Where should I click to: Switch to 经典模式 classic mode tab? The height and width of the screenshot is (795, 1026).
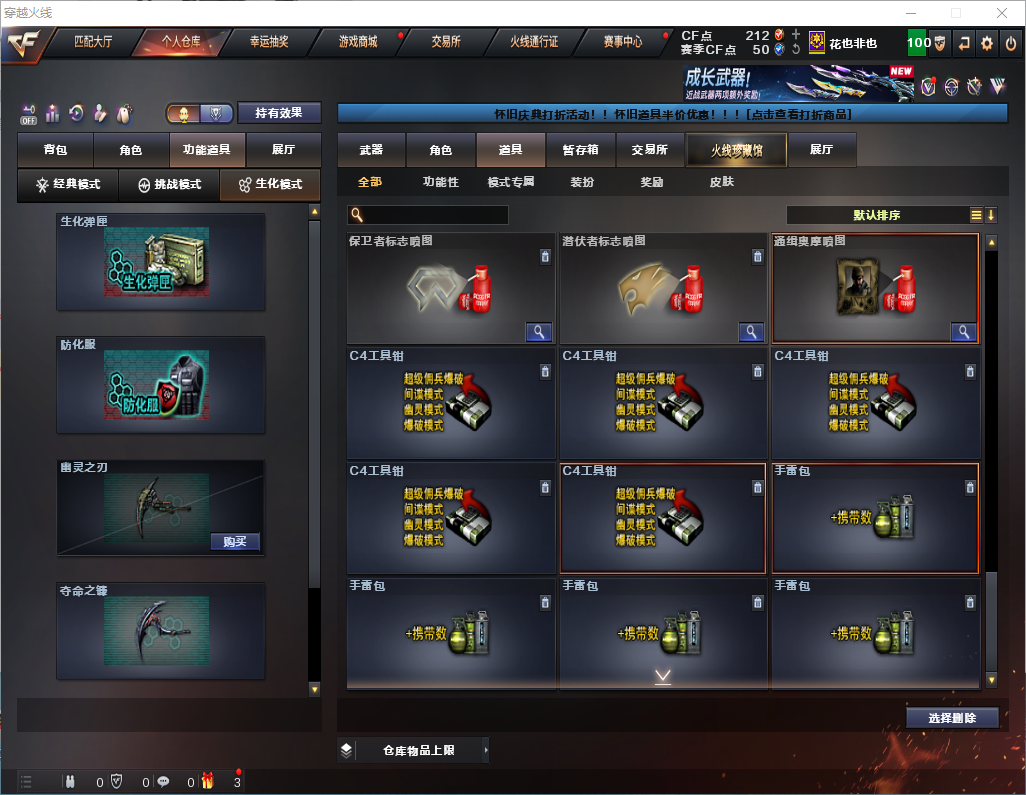68,185
